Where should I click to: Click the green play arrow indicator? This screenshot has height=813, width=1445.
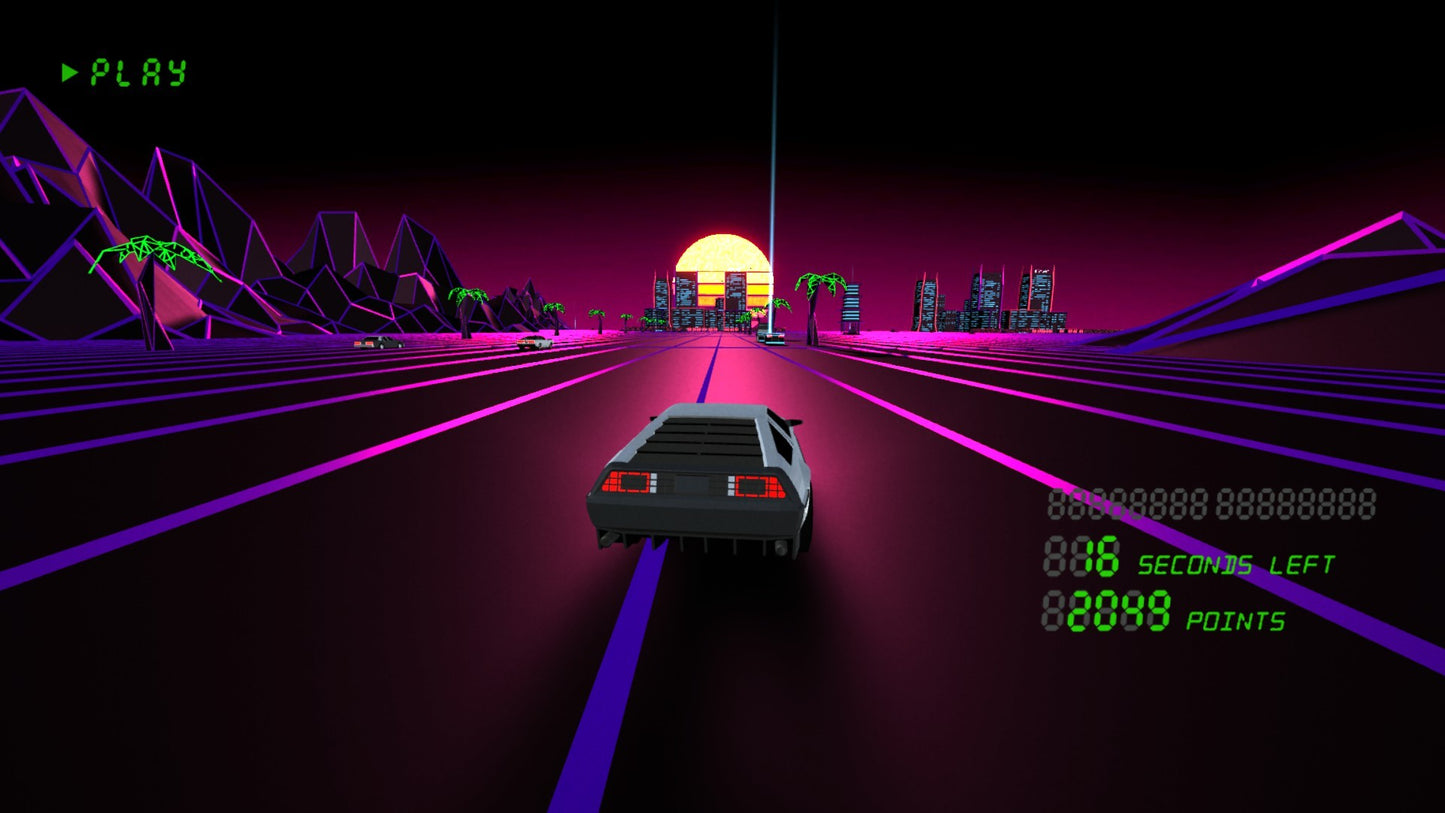click(68, 71)
